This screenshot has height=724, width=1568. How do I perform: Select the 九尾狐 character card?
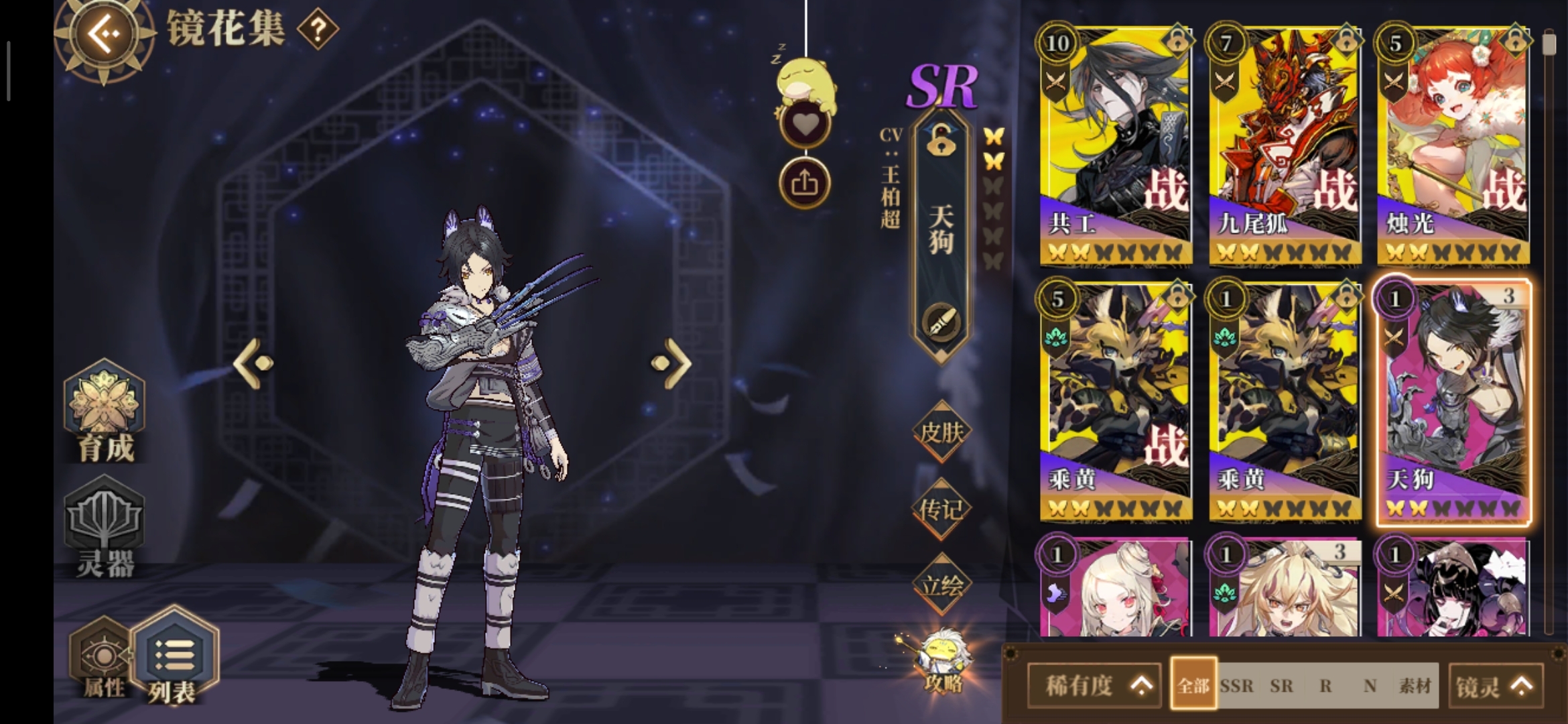tap(1285, 144)
